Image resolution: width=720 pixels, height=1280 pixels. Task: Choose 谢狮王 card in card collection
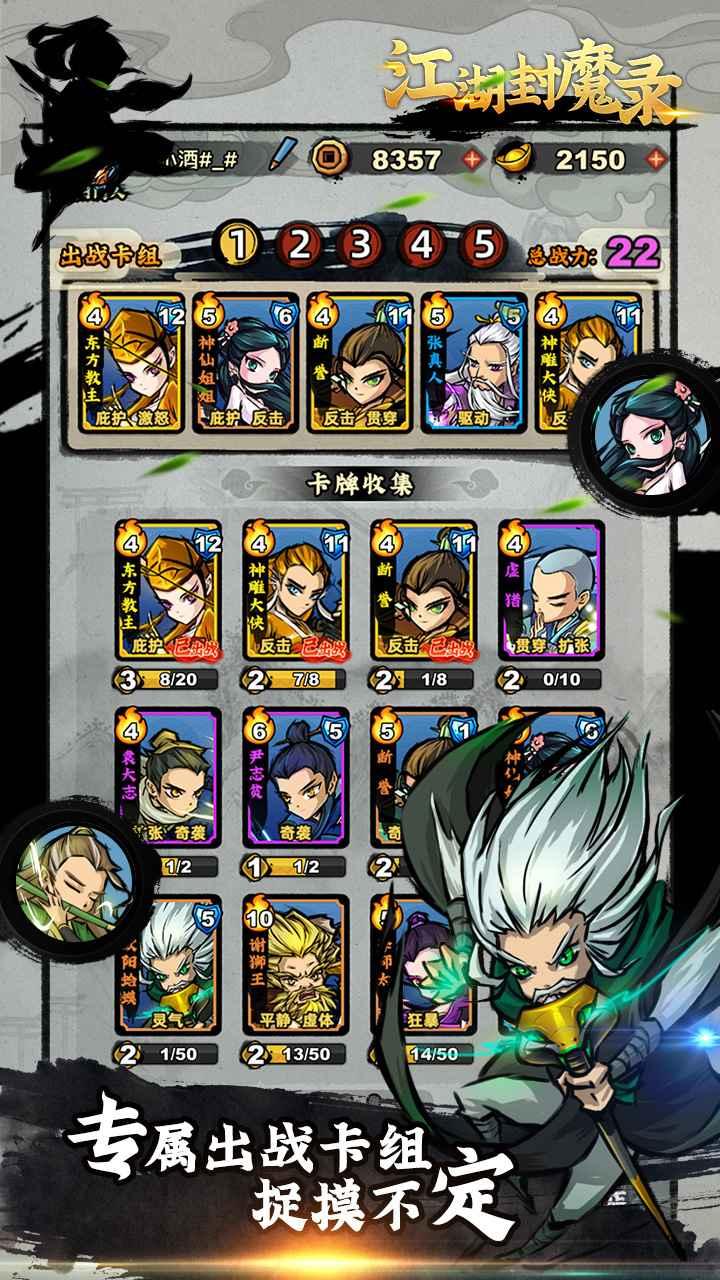[x=296, y=965]
